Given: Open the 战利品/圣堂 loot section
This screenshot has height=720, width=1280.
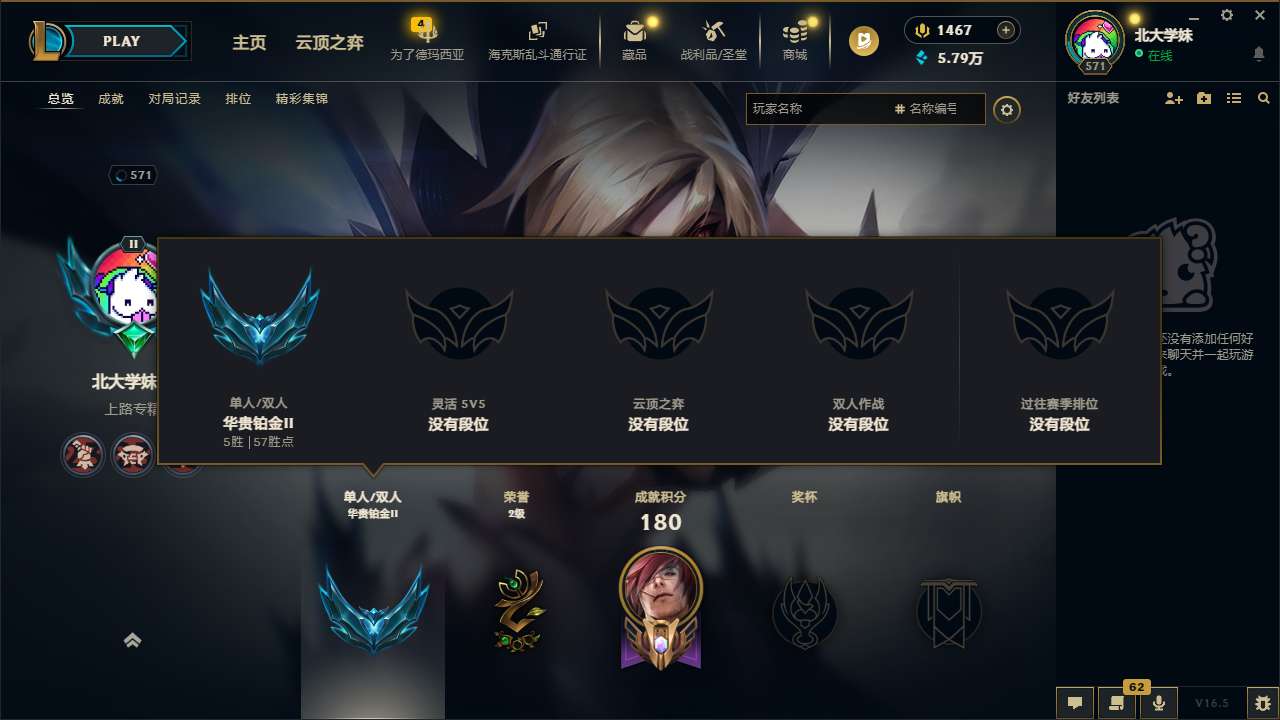Looking at the screenshot, I should point(712,40).
